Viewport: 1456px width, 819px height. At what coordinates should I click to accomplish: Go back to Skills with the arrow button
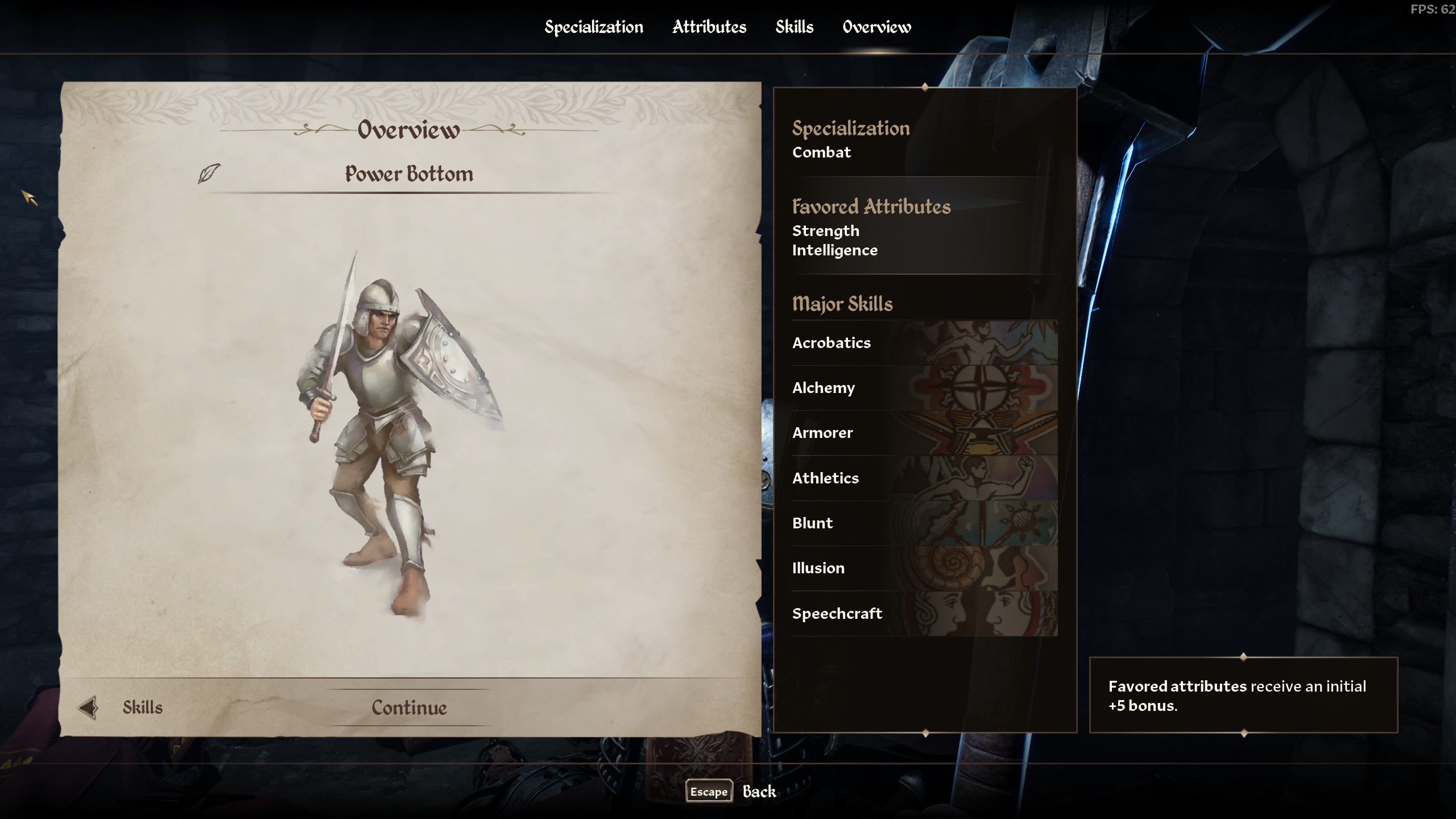[x=88, y=708]
